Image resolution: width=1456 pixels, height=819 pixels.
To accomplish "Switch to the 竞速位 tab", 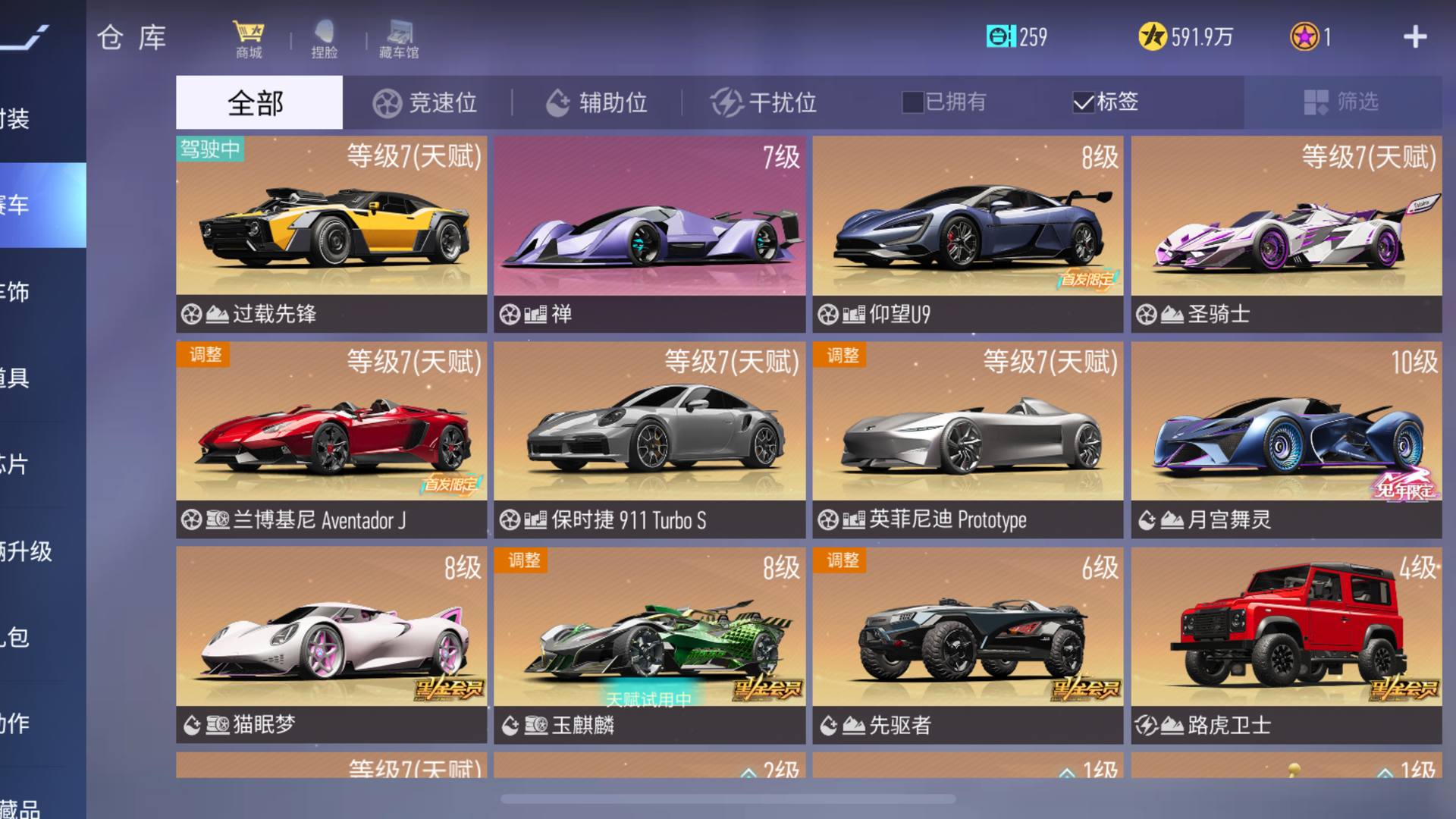I will click(x=425, y=102).
